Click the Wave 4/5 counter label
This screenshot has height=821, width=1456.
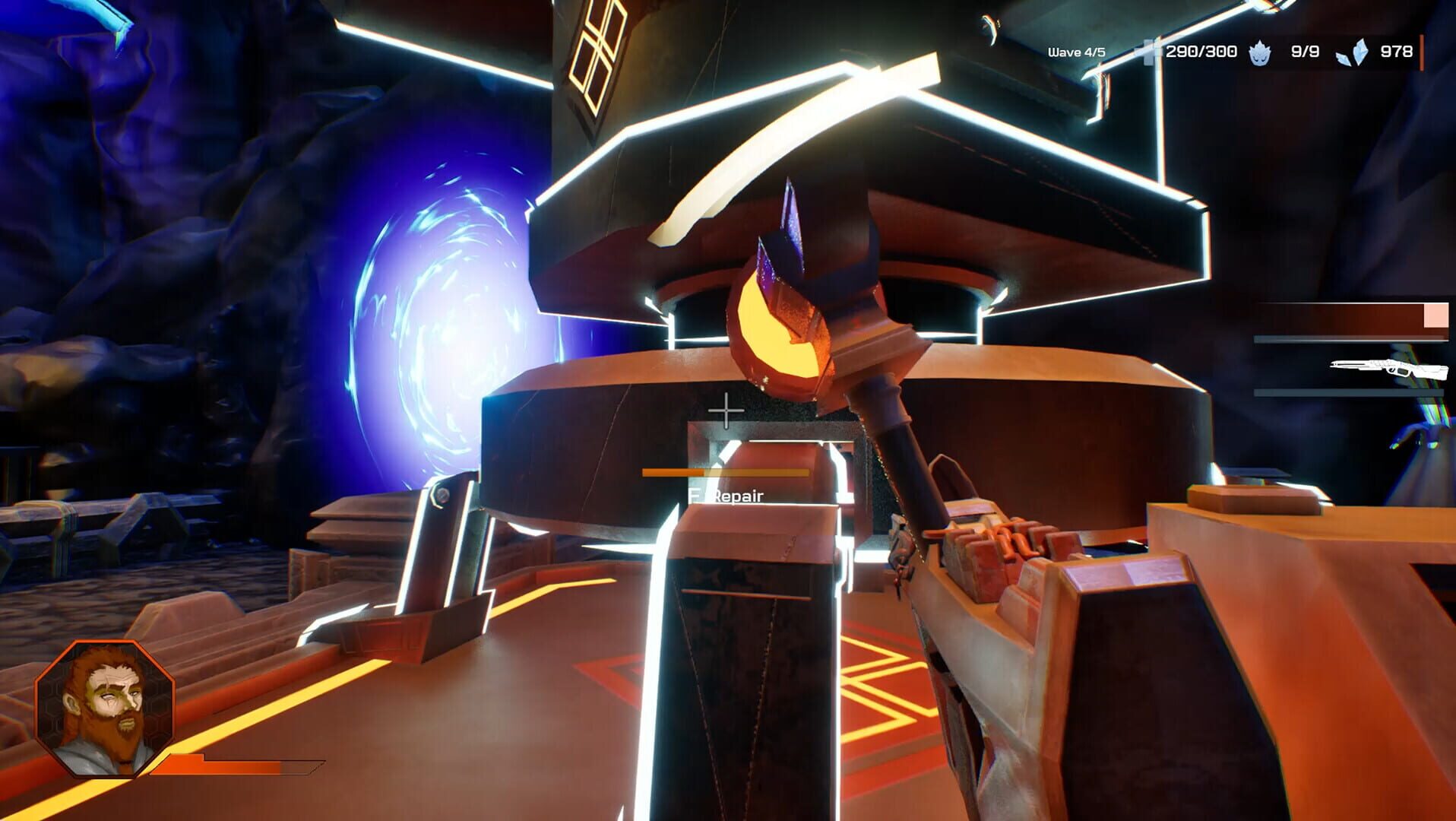(1076, 52)
